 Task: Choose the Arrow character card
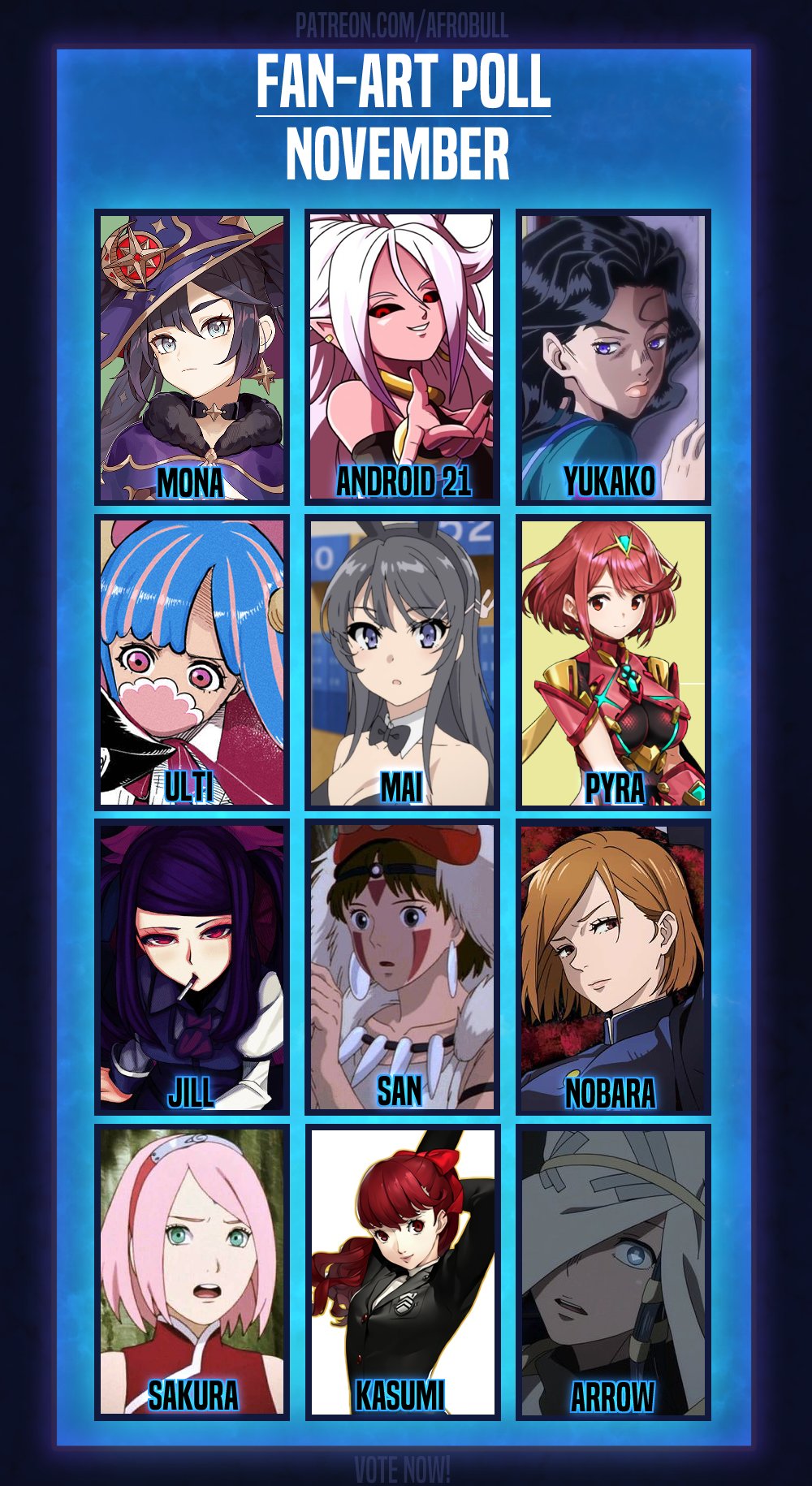click(x=613, y=1272)
